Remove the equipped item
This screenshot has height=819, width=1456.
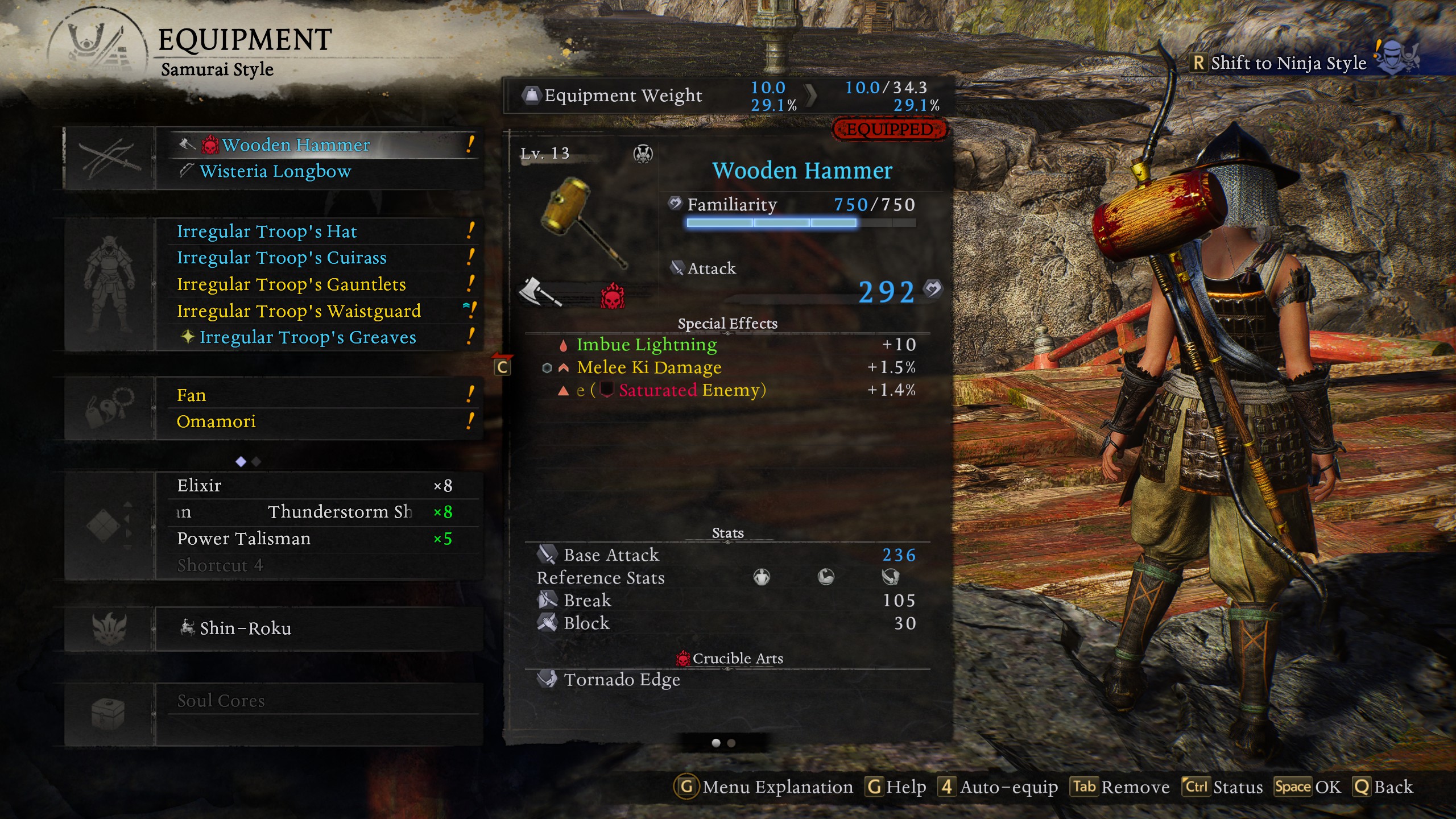pos(1120,787)
